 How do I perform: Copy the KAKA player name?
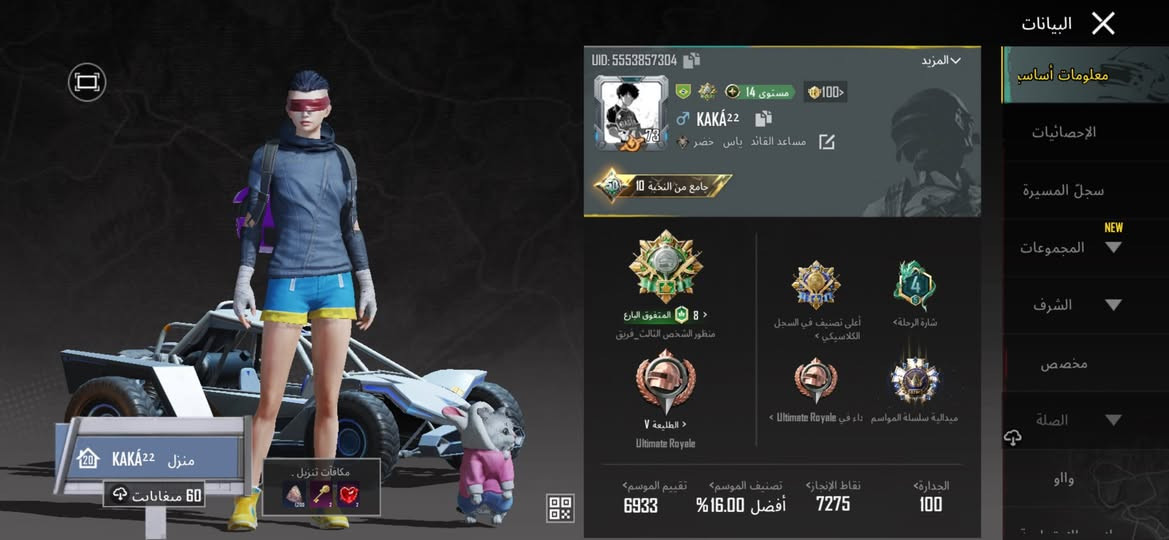764,118
